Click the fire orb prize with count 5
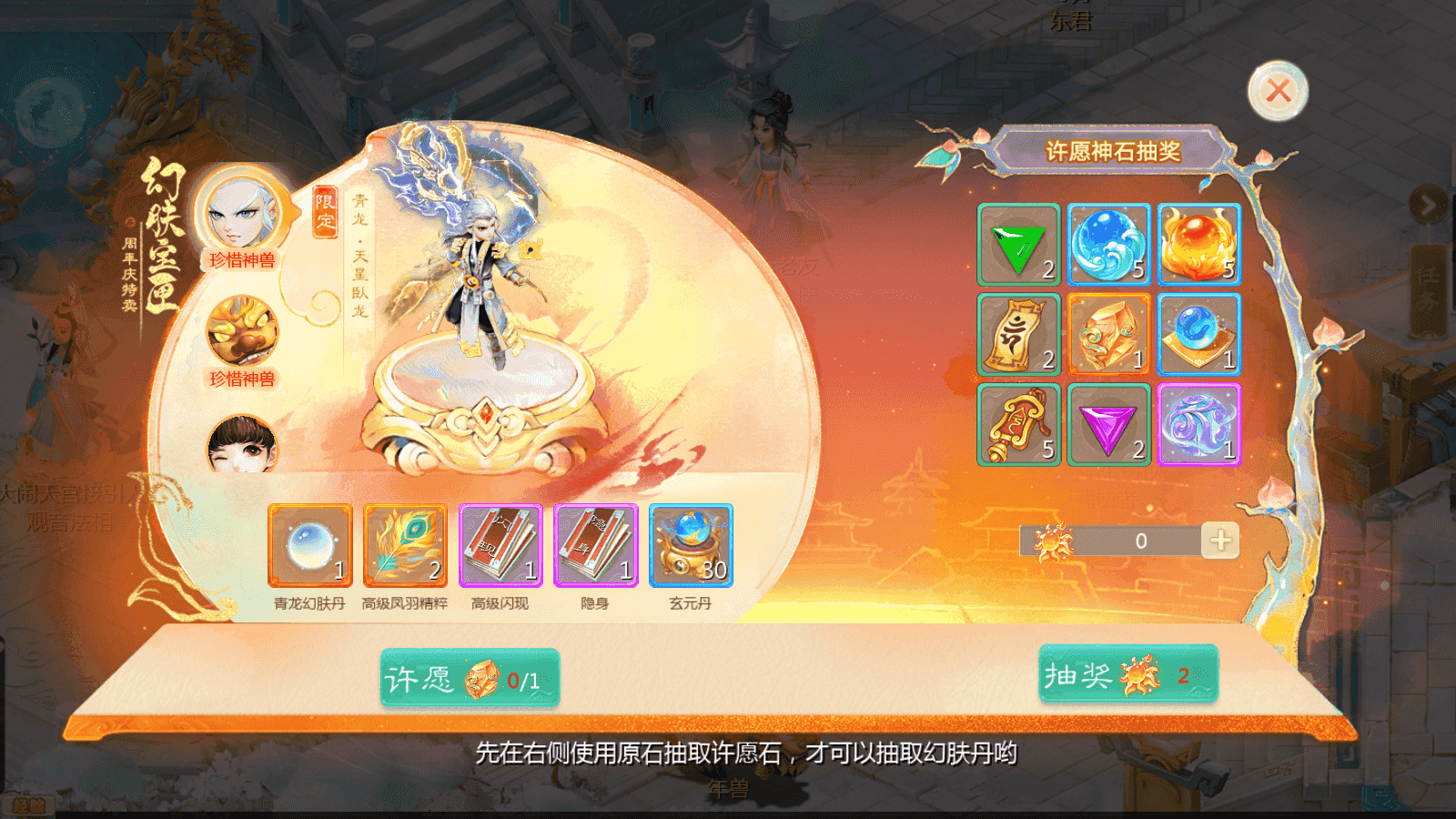The image size is (1456, 819). tap(1199, 246)
